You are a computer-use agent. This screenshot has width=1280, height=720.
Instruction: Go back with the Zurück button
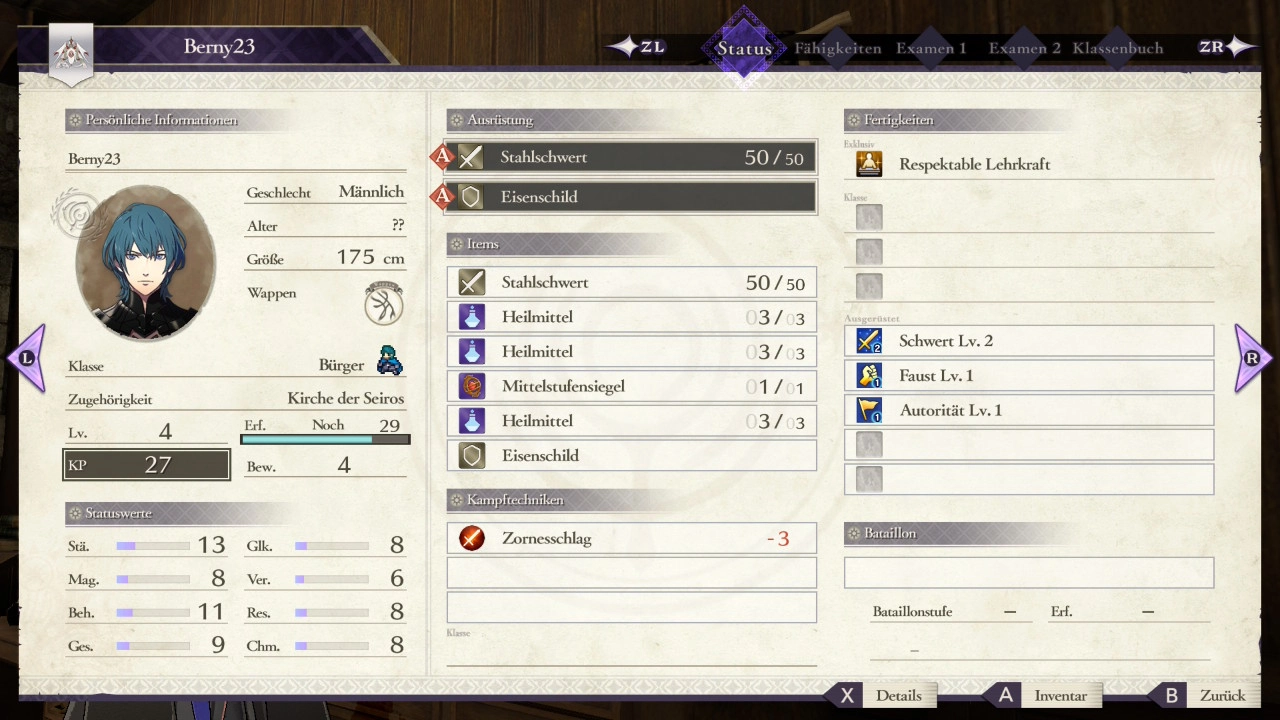click(1207, 696)
